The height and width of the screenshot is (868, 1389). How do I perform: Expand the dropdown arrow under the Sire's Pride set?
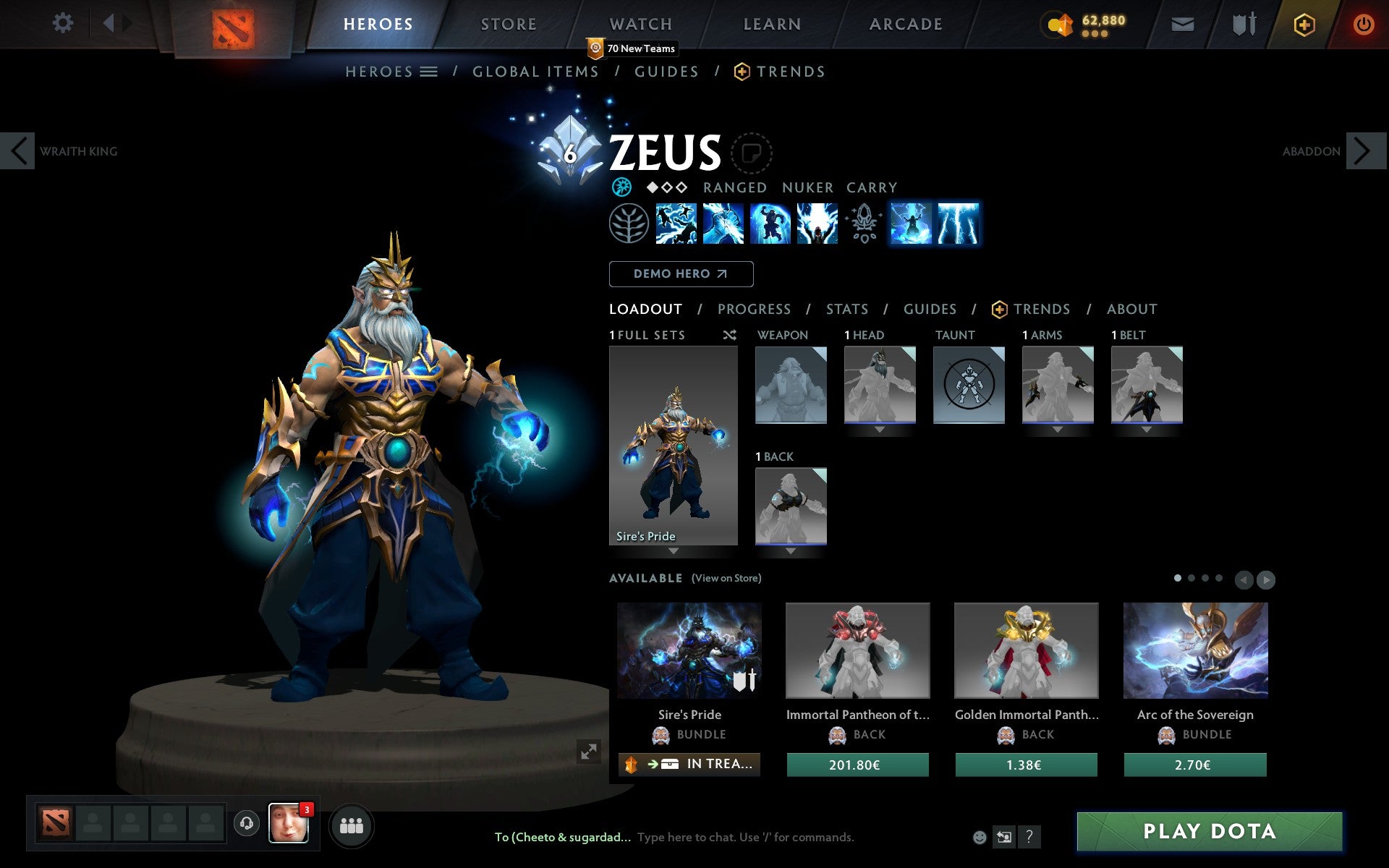(x=673, y=551)
